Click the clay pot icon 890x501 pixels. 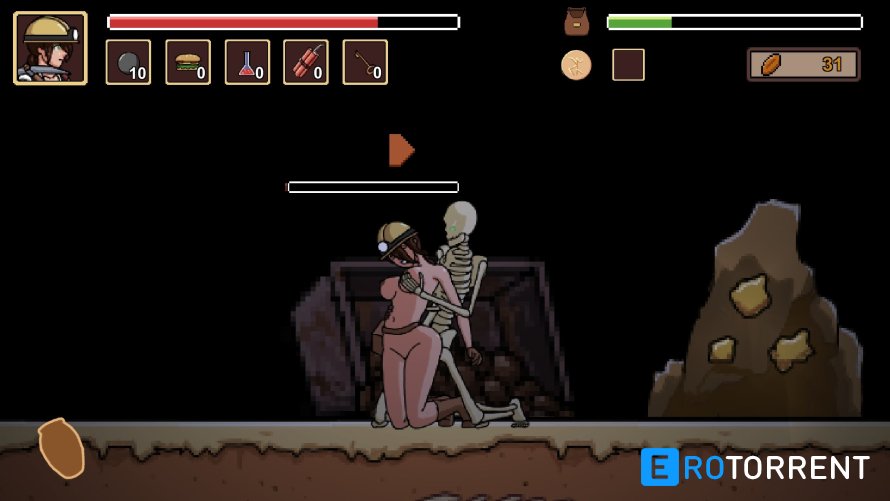point(61,447)
